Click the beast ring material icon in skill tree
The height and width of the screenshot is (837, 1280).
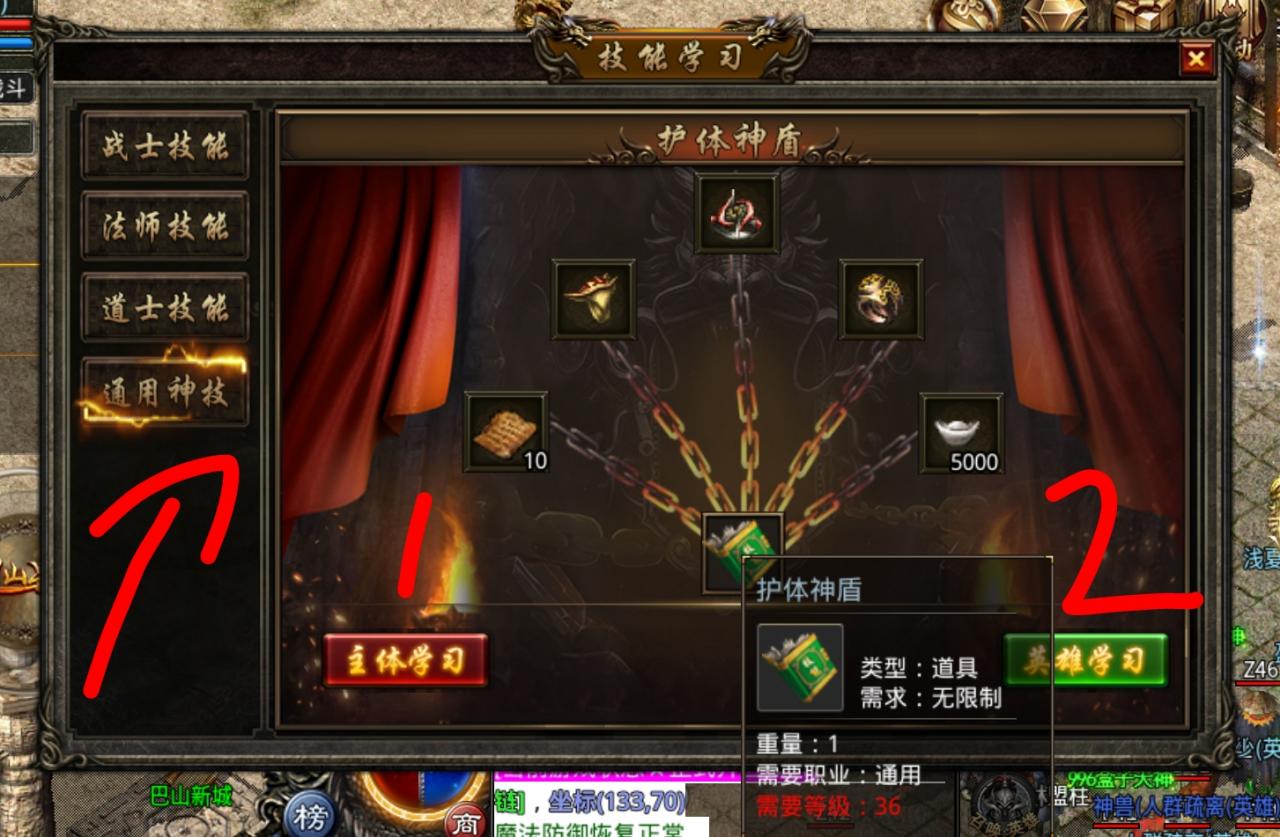click(x=881, y=299)
